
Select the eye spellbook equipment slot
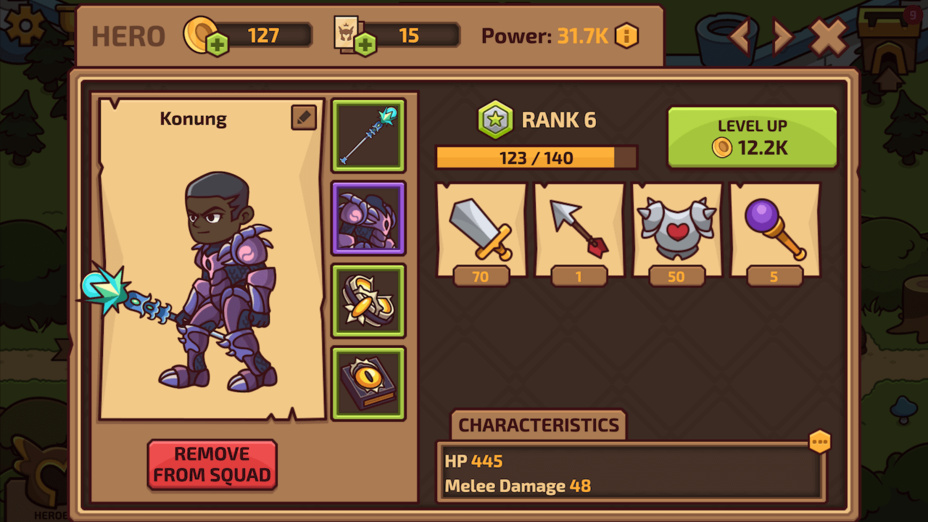pyautogui.click(x=368, y=384)
